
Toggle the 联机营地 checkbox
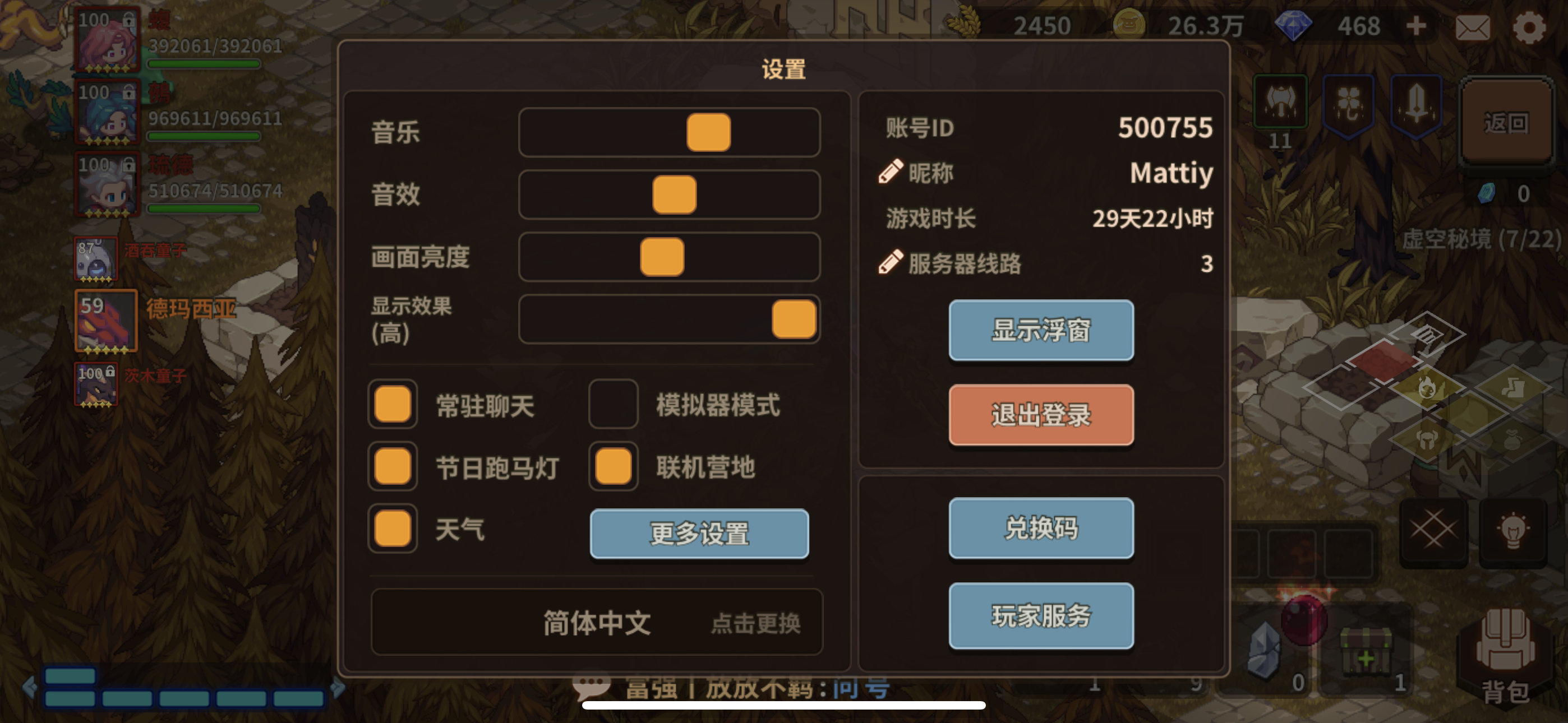pos(612,467)
